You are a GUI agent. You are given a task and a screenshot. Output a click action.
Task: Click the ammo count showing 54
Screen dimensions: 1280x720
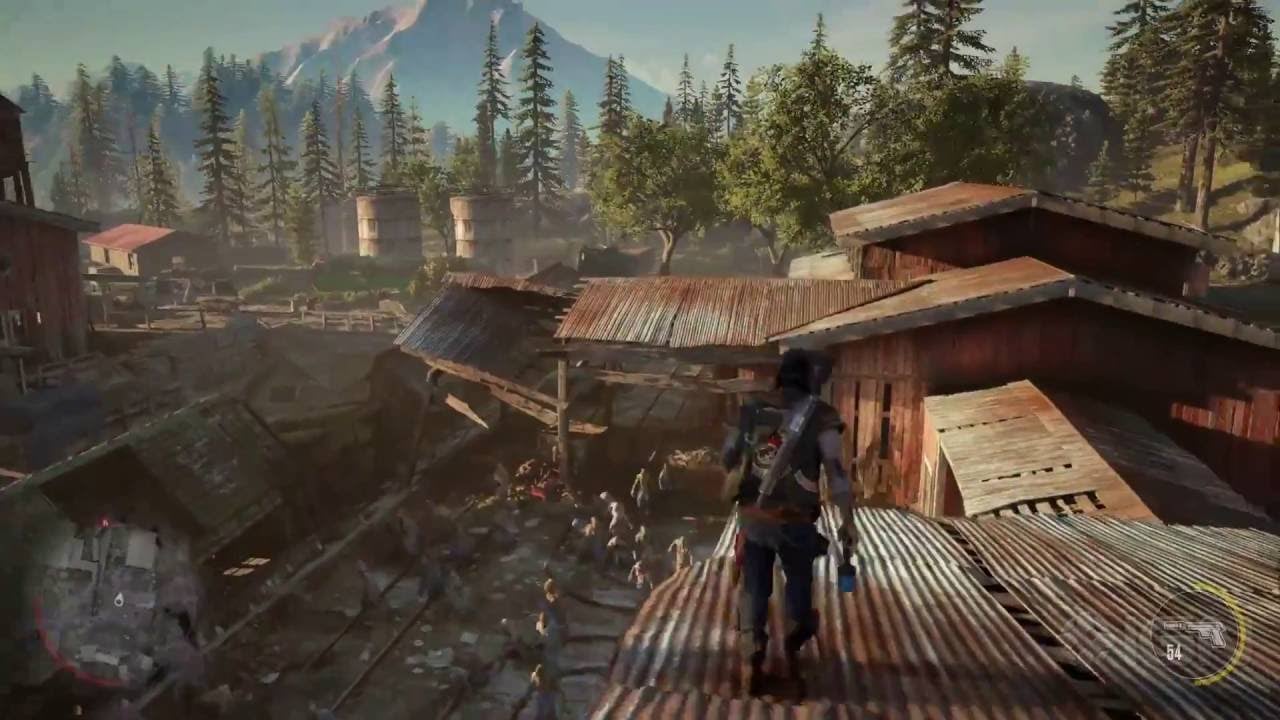(1173, 652)
